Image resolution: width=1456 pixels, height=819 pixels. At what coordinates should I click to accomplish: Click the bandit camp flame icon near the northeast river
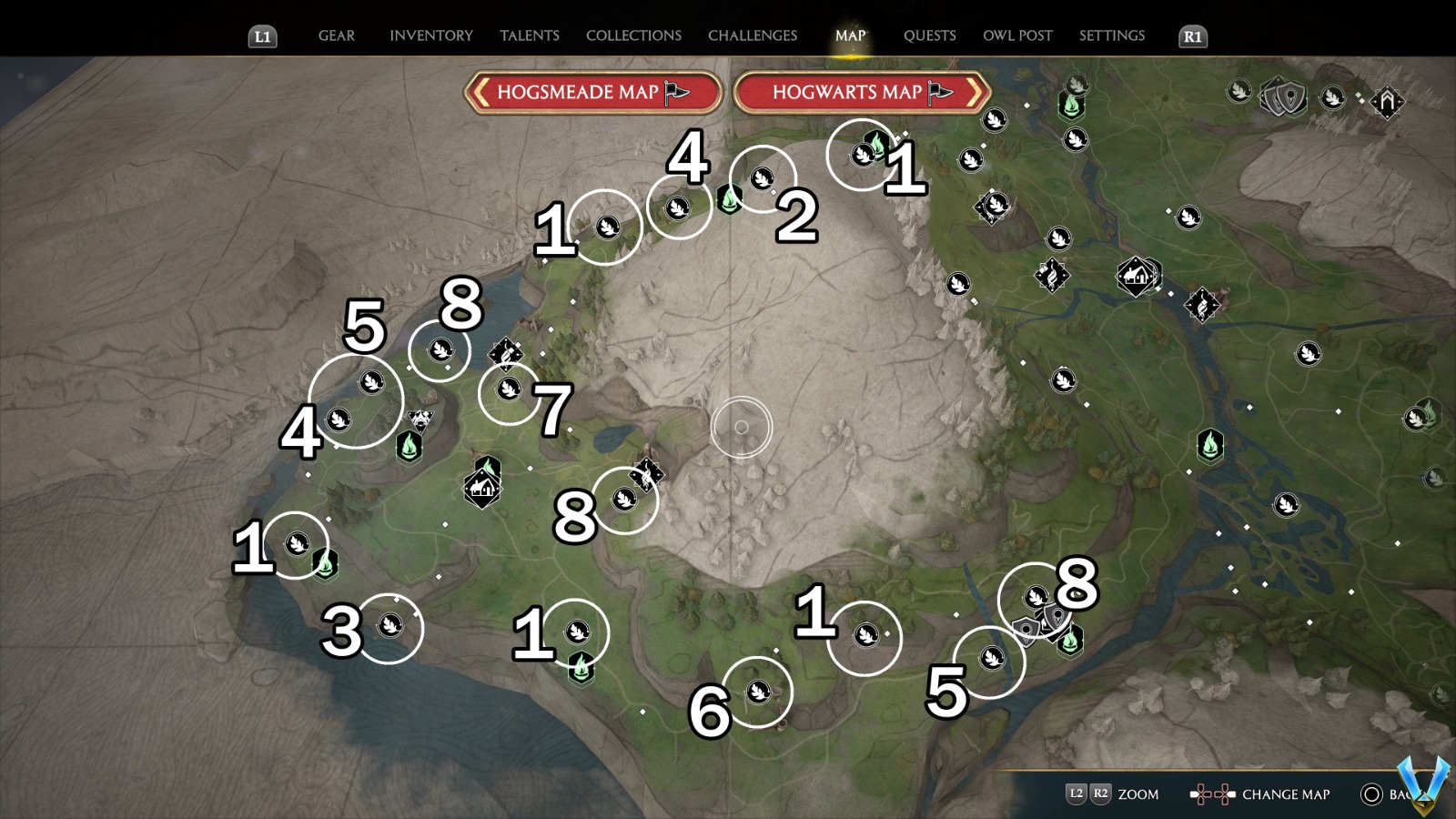(1203, 306)
